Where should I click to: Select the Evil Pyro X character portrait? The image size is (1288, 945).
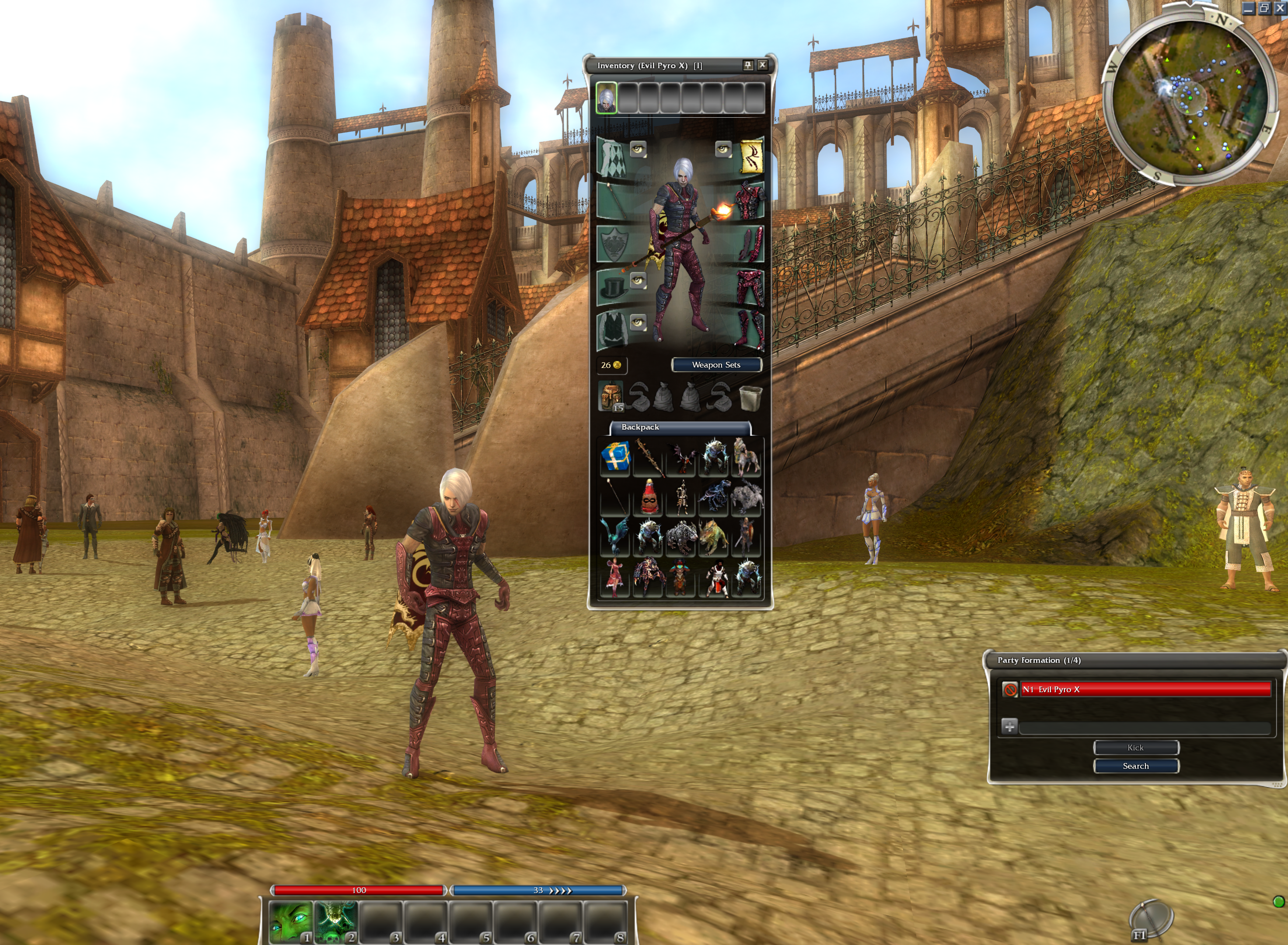pyautogui.click(x=607, y=98)
